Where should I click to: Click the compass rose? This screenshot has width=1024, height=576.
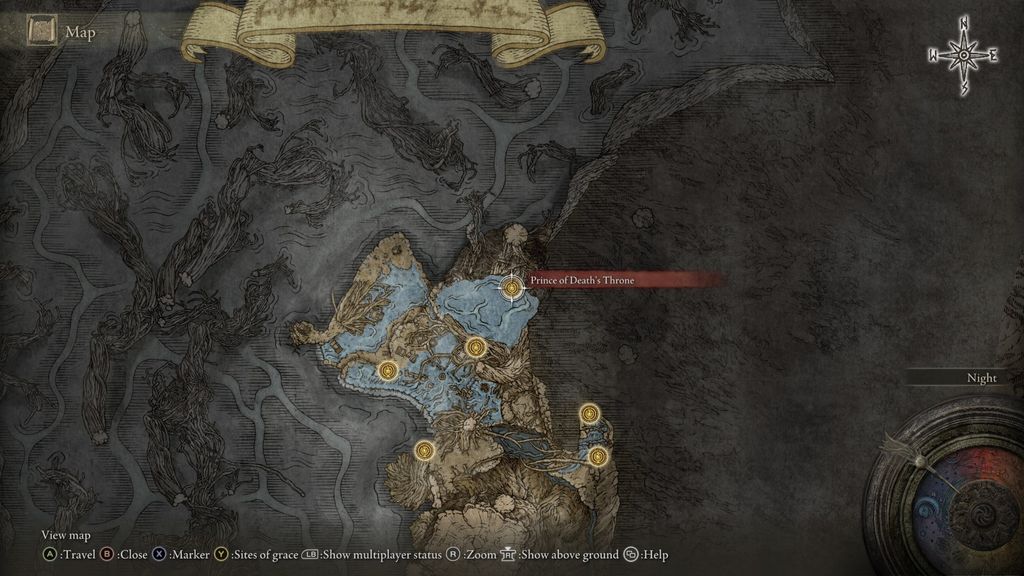pos(963,56)
